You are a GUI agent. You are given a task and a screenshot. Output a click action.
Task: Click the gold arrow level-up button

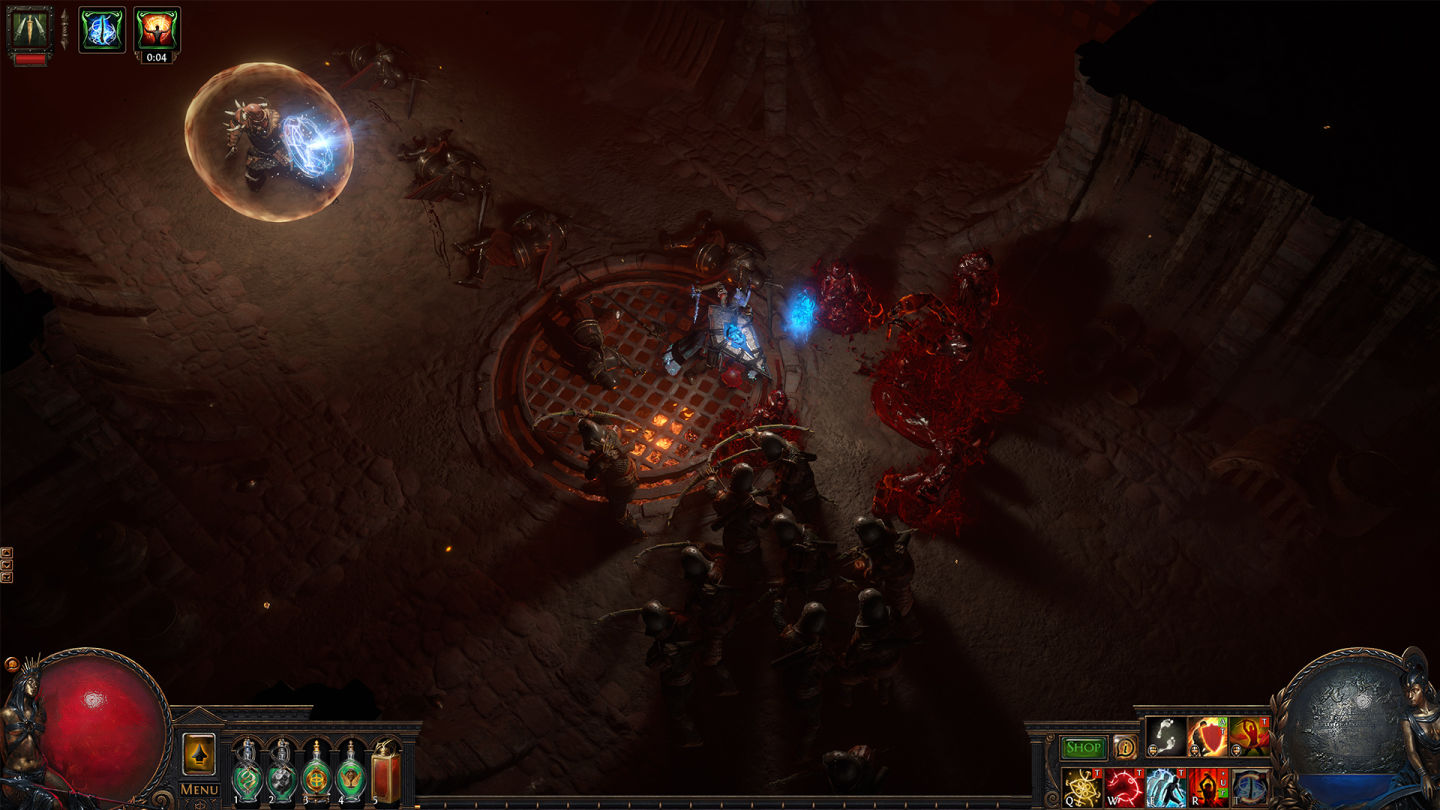pyautogui.click(x=199, y=755)
